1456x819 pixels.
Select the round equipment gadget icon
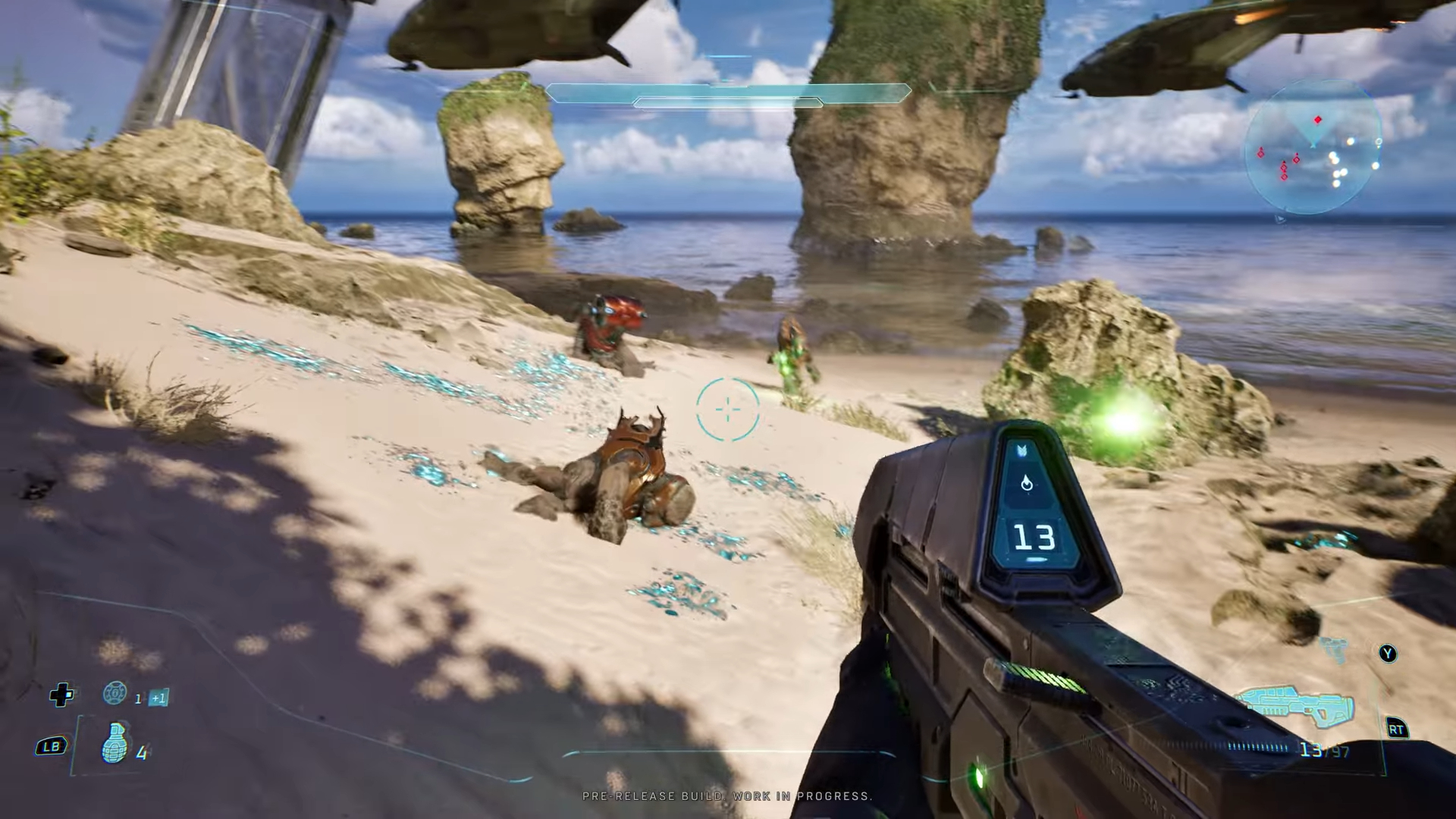[x=115, y=692]
